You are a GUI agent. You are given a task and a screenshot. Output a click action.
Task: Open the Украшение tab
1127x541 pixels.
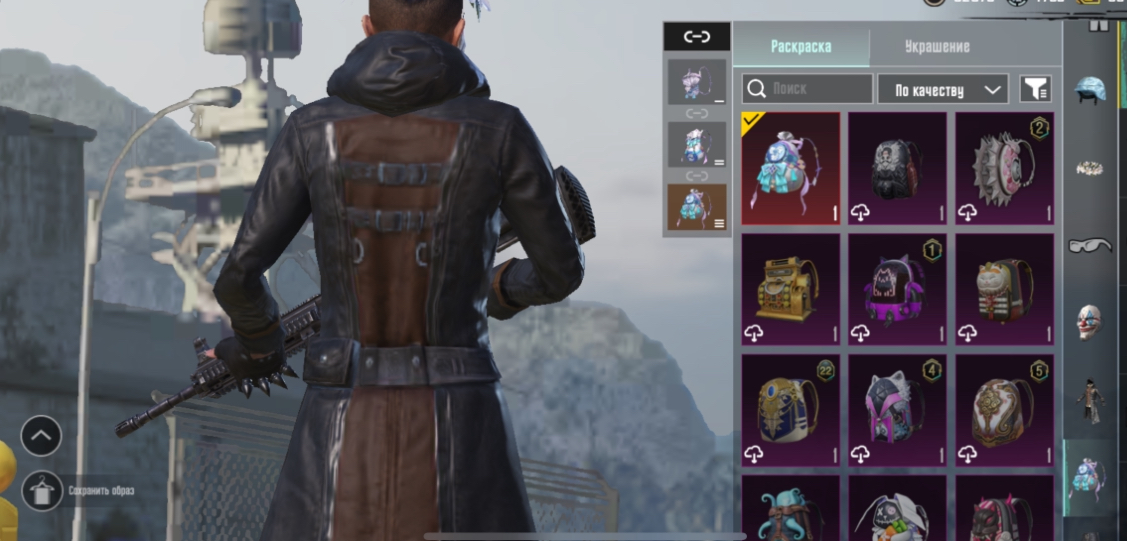(937, 46)
